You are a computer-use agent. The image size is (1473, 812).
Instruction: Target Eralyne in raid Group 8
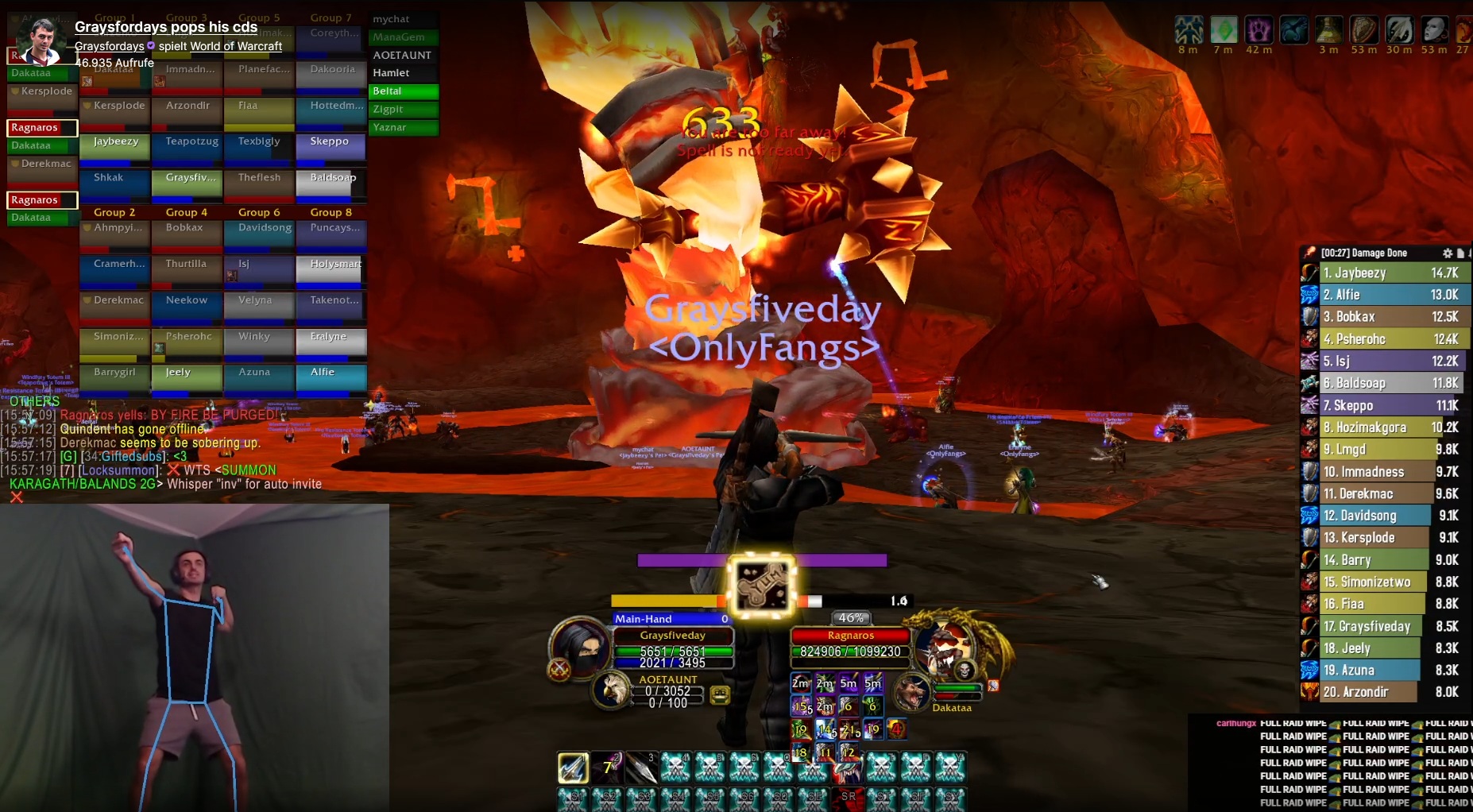coord(331,341)
